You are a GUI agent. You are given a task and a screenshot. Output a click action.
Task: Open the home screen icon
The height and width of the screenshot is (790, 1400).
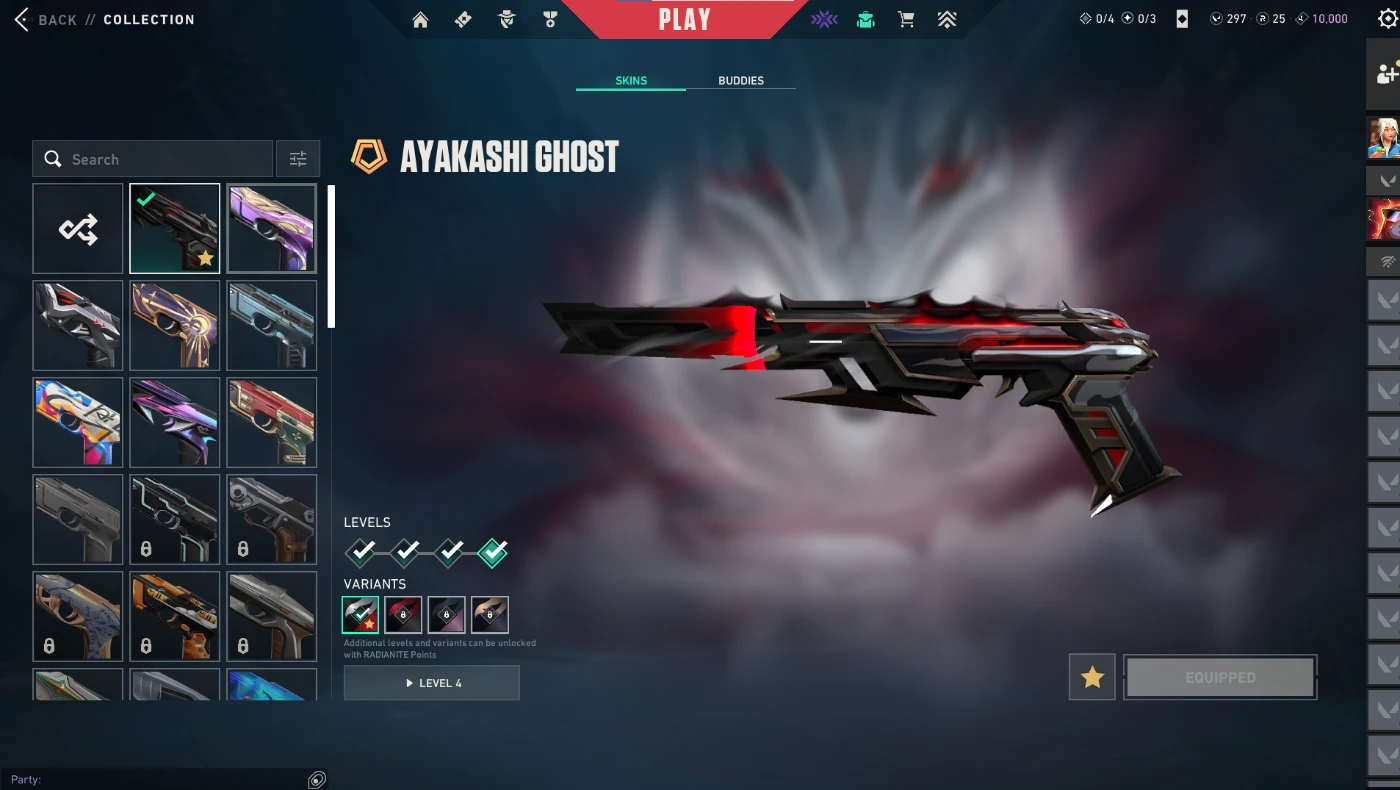coord(420,20)
